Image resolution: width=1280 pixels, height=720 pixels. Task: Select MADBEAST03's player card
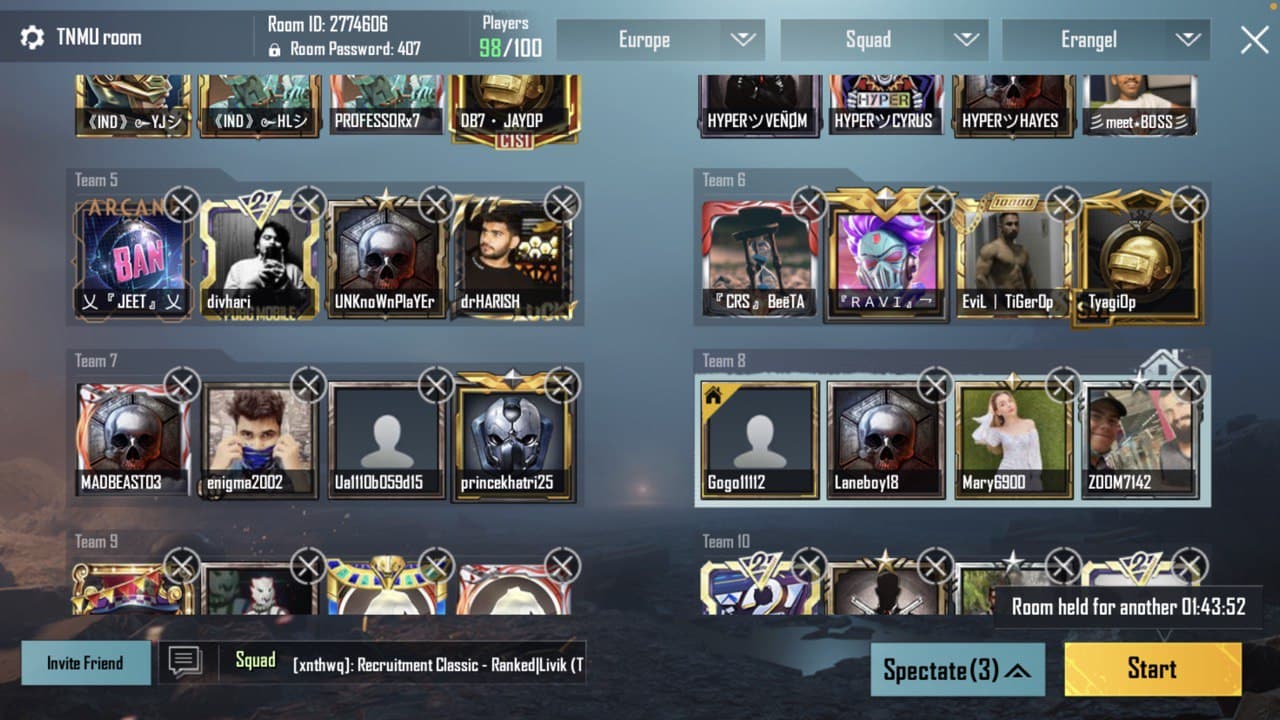(133, 440)
